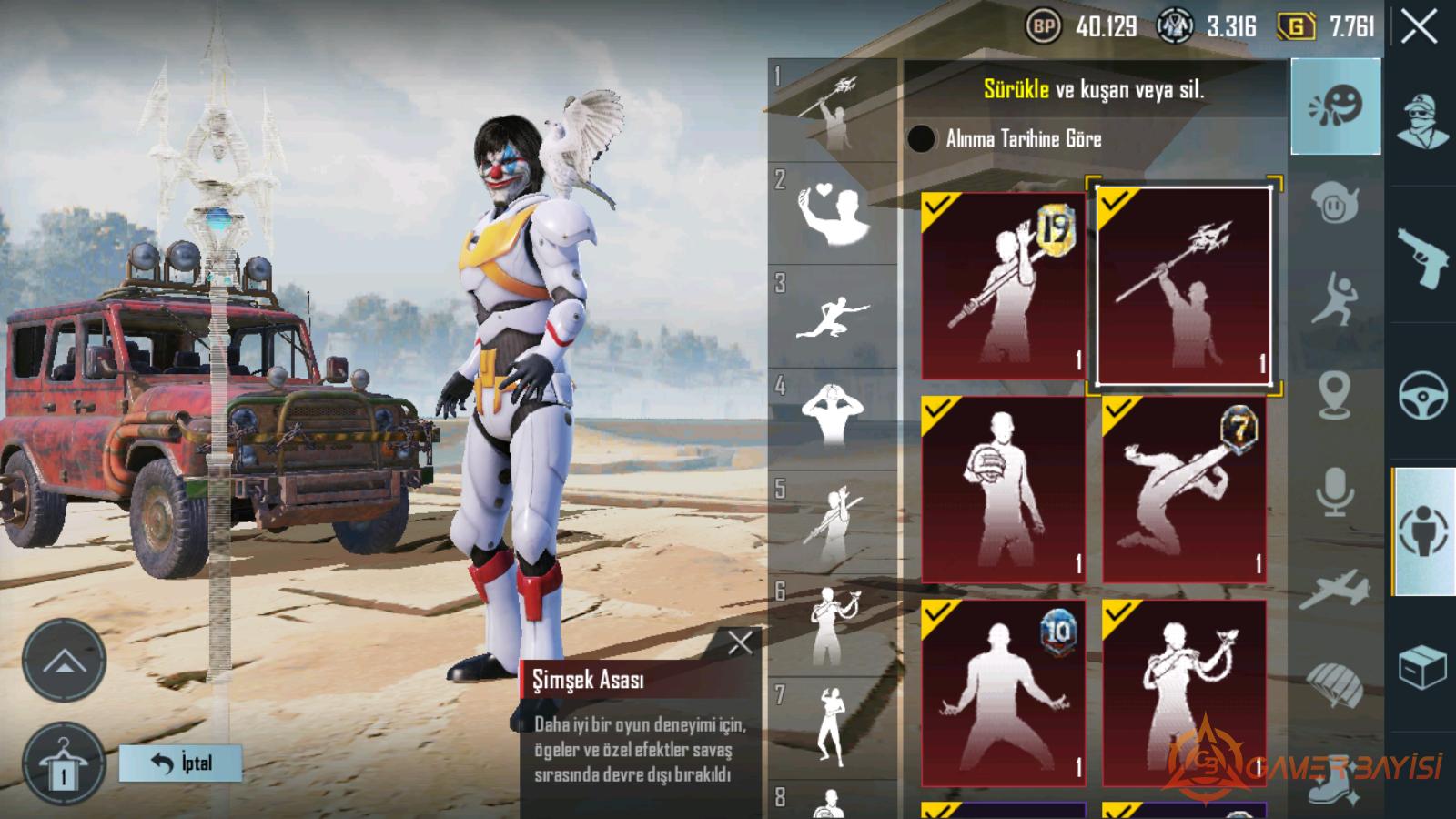Screen dimensions: 1456x819
Task: Select the emote with the 19 badge
Action: pyautogui.click(x=1003, y=286)
